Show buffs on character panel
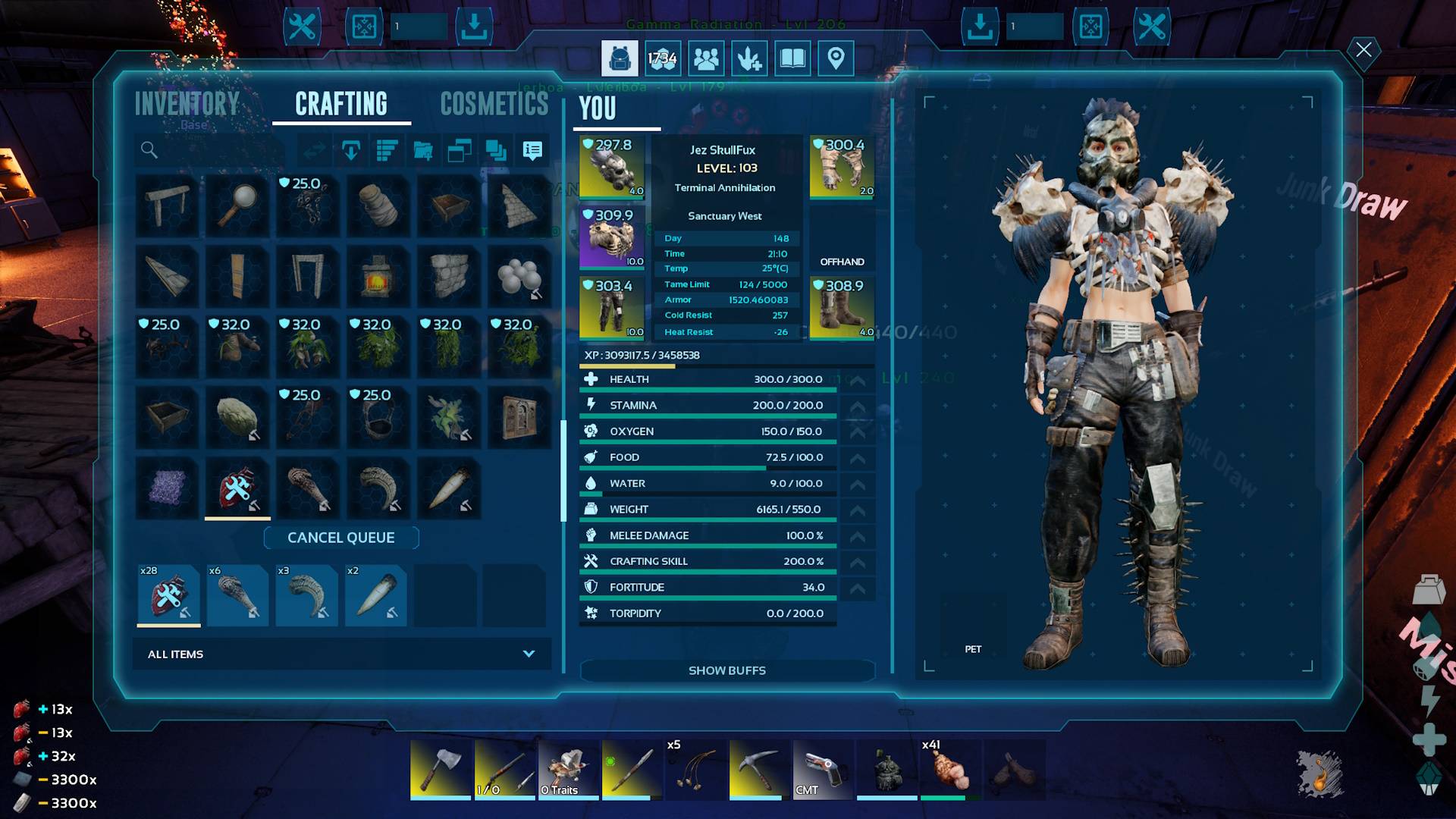 click(726, 670)
